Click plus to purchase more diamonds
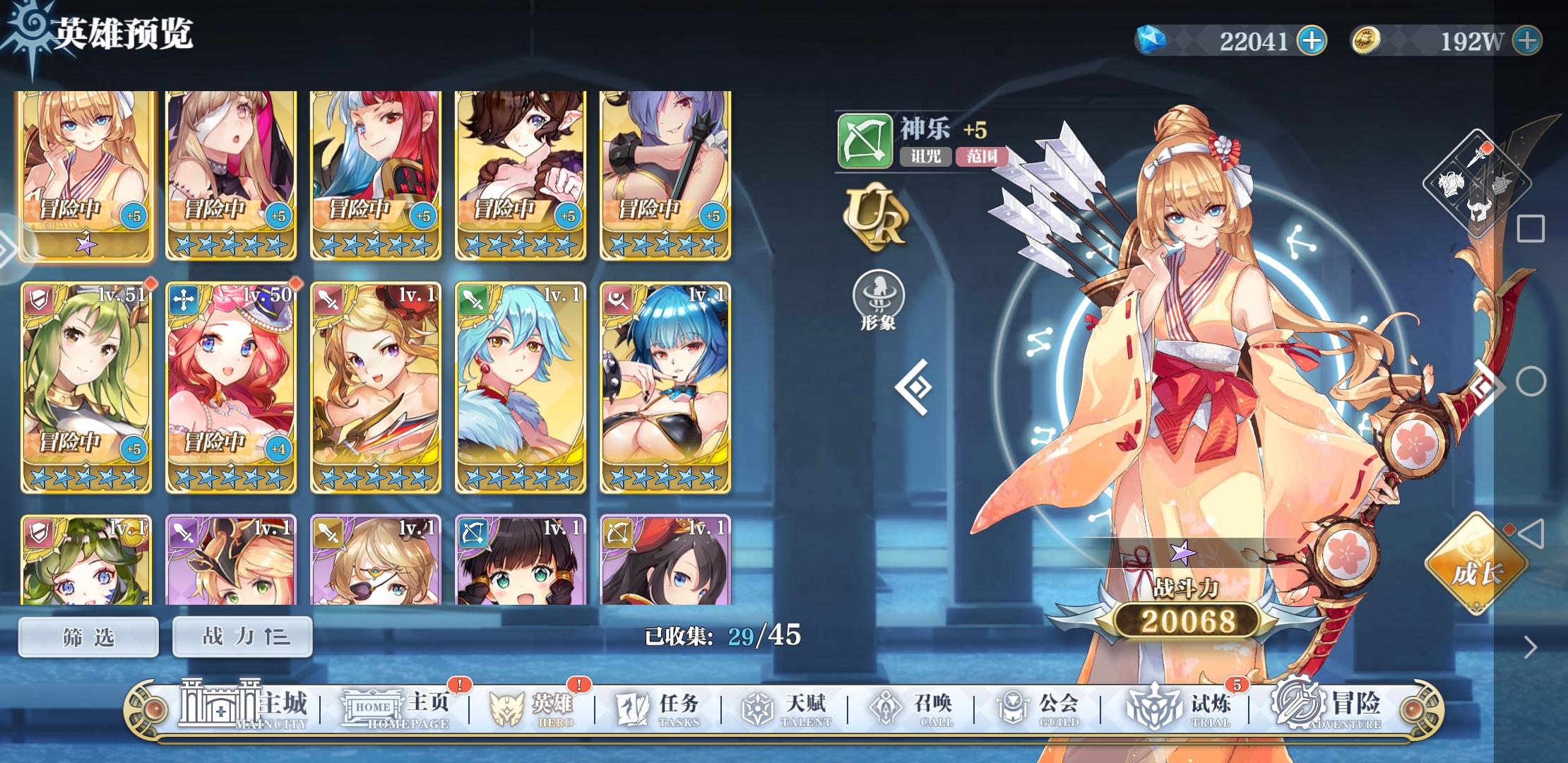 point(1314,40)
